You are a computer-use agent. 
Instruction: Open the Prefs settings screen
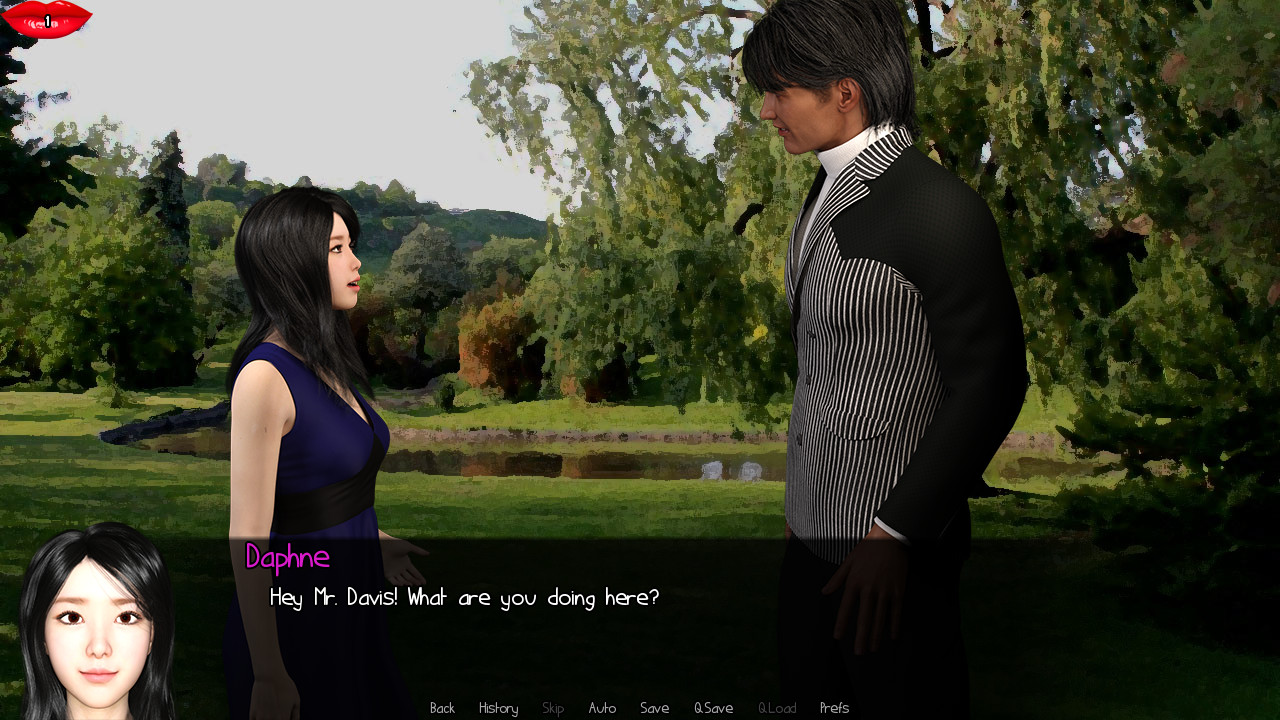point(834,707)
